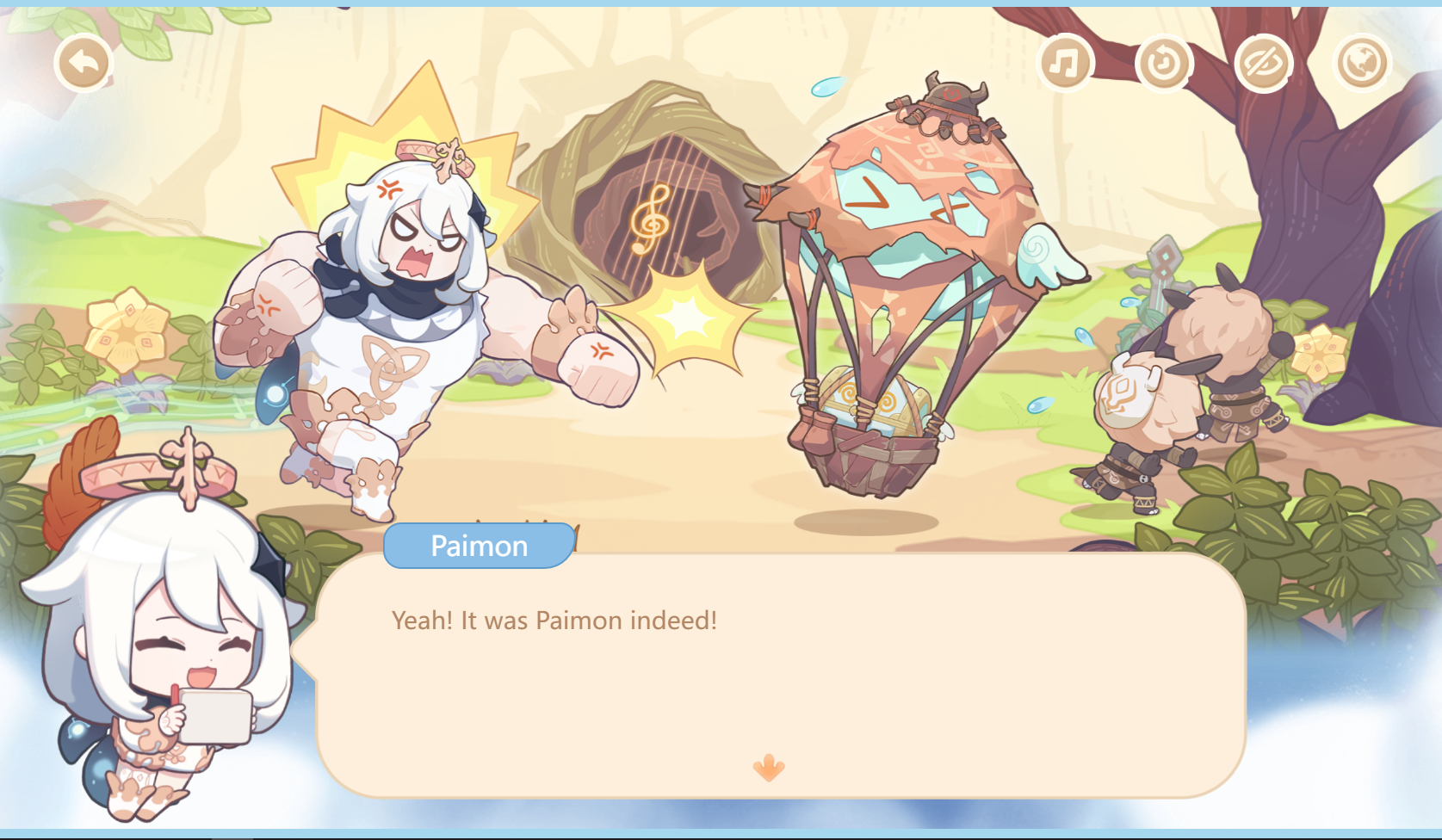1442x840 pixels.
Task: Tap the back arrow to exit the story
Action: (x=82, y=61)
